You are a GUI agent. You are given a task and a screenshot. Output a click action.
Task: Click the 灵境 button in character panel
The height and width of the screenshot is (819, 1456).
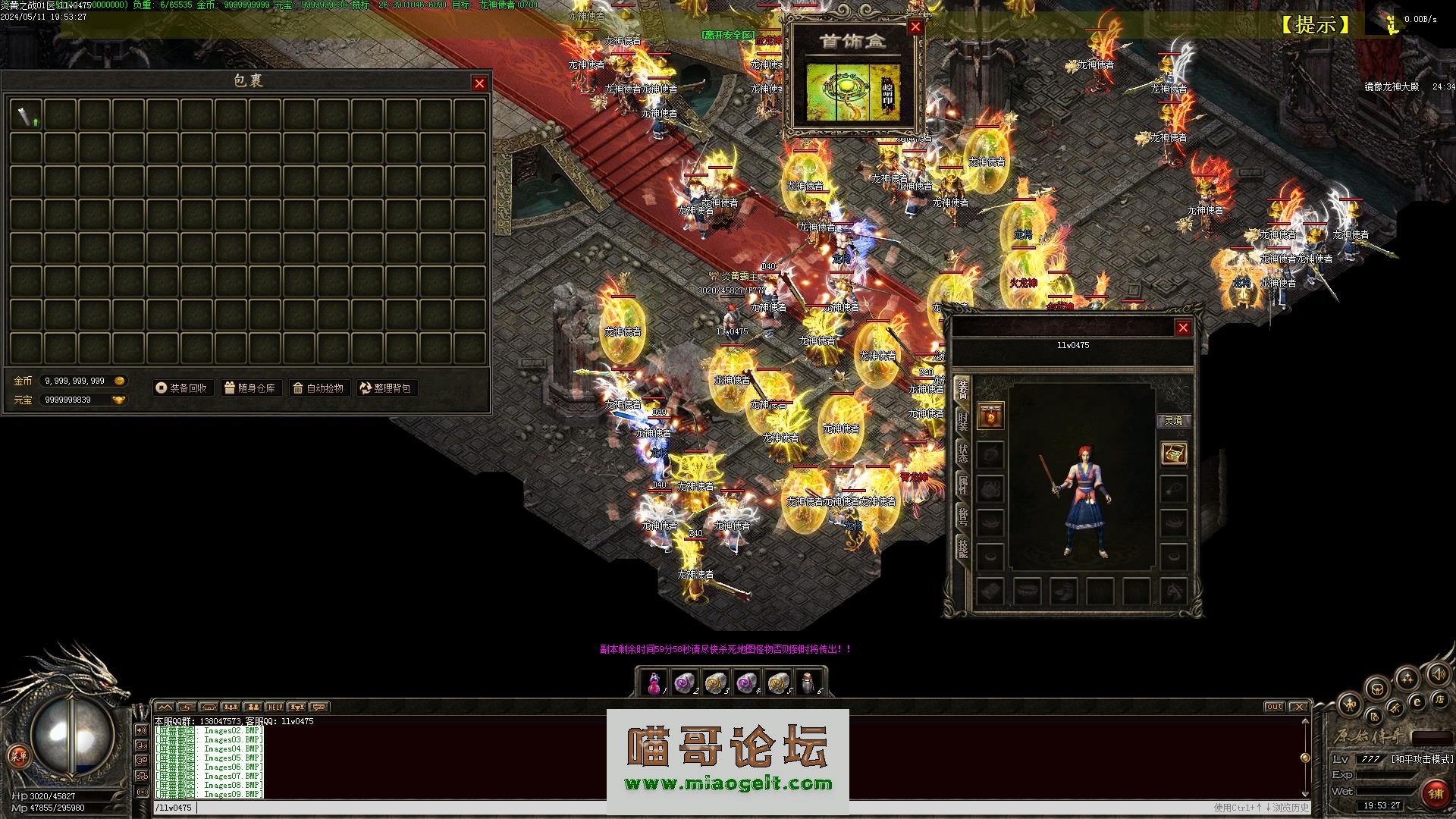pyautogui.click(x=1173, y=420)
